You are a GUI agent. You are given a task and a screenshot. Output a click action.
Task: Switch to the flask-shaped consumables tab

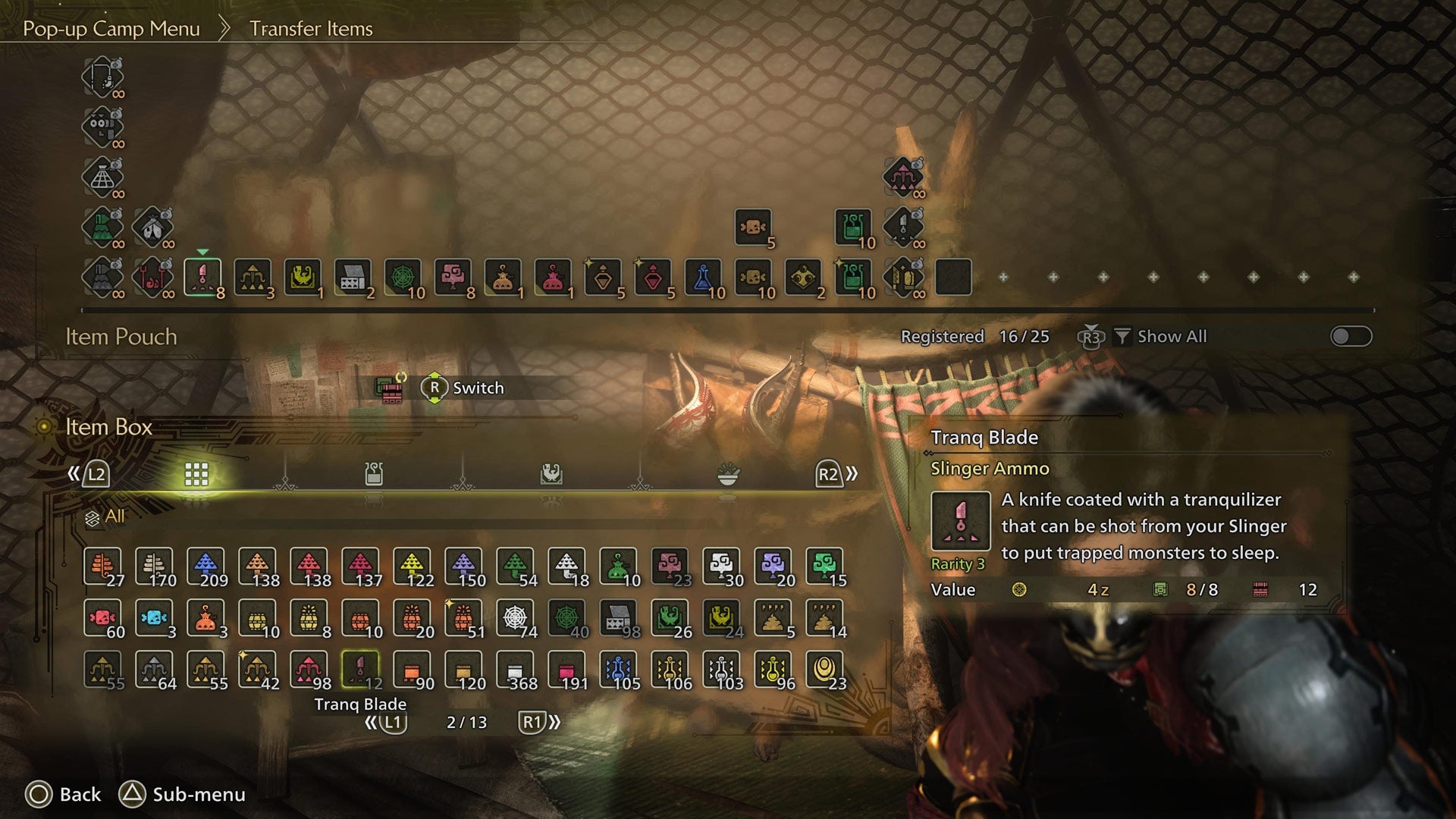coord(374,472)
